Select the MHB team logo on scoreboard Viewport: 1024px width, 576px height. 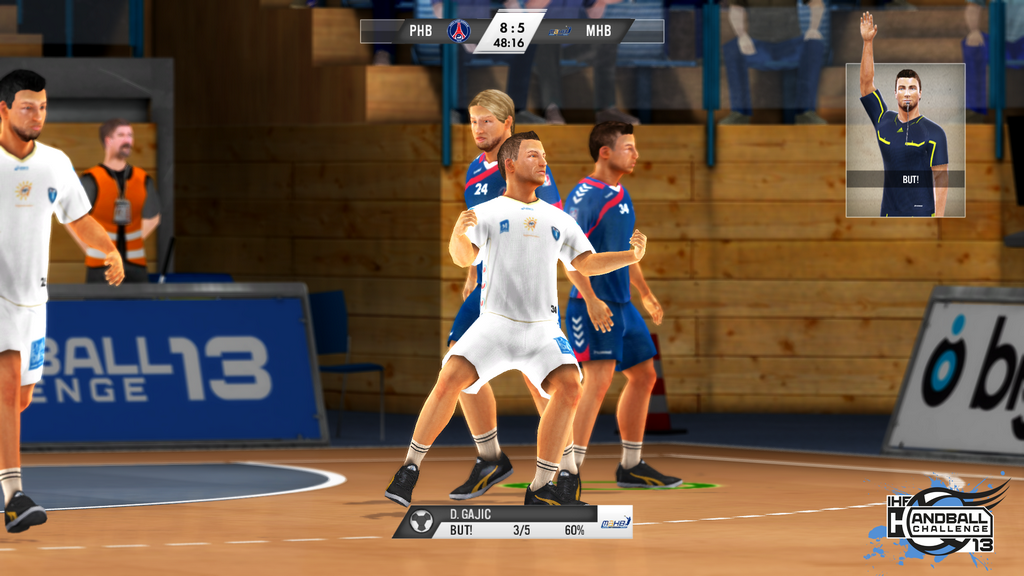pyautogui.click(x=560, y=31)
